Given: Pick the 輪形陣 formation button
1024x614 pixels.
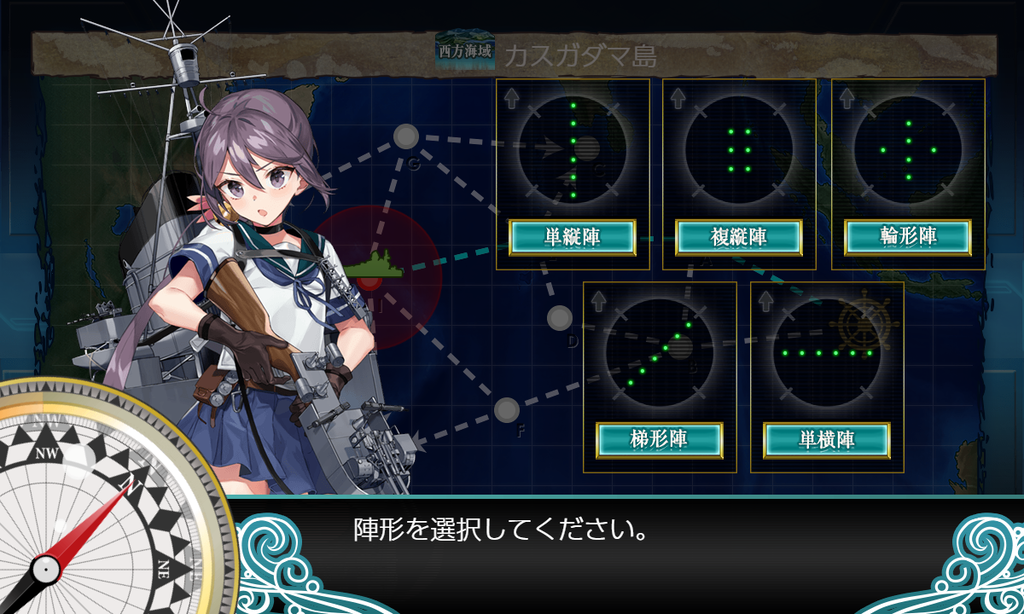Looking at the screenshot, I should [x=907, y=237].
